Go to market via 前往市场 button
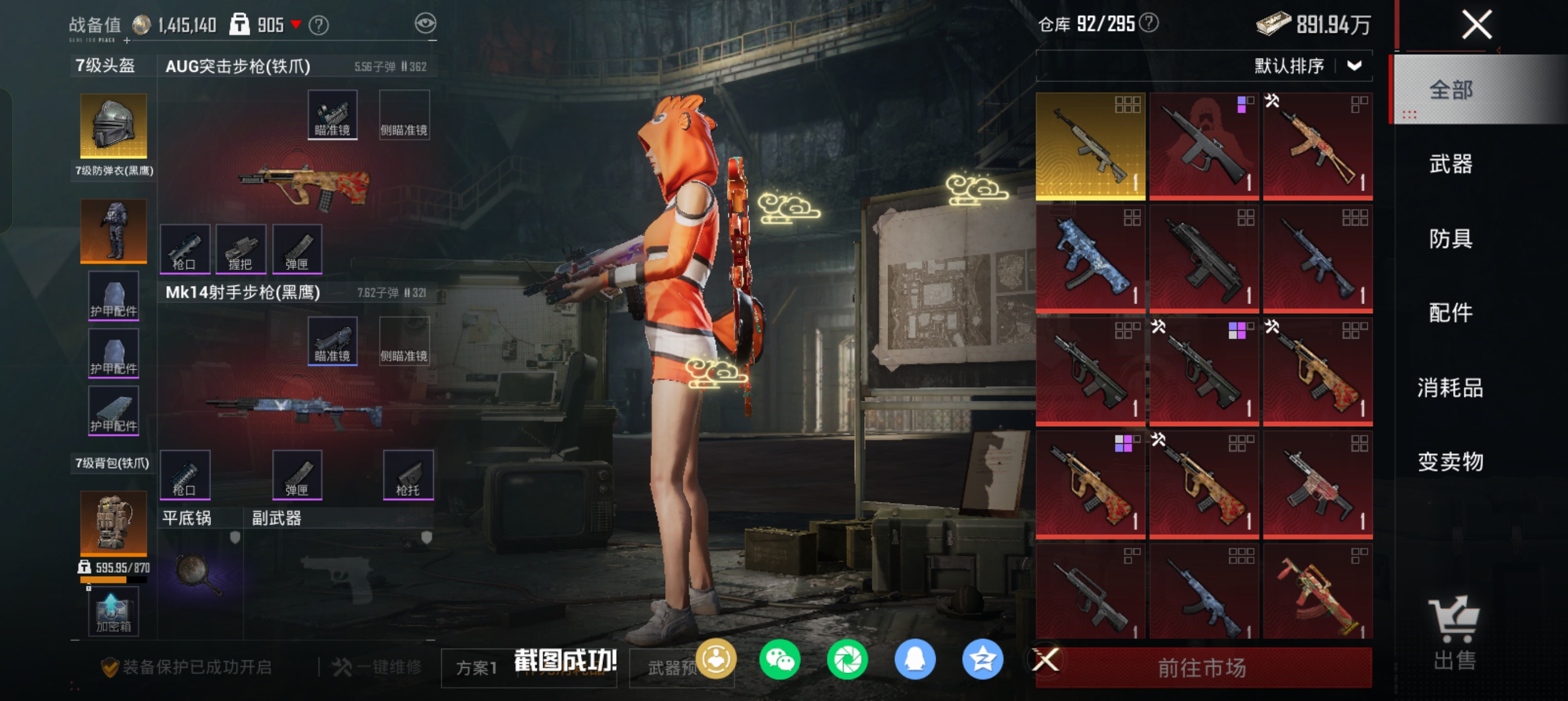Screen dimensions: 1568x701 (x=1202, y=668)
